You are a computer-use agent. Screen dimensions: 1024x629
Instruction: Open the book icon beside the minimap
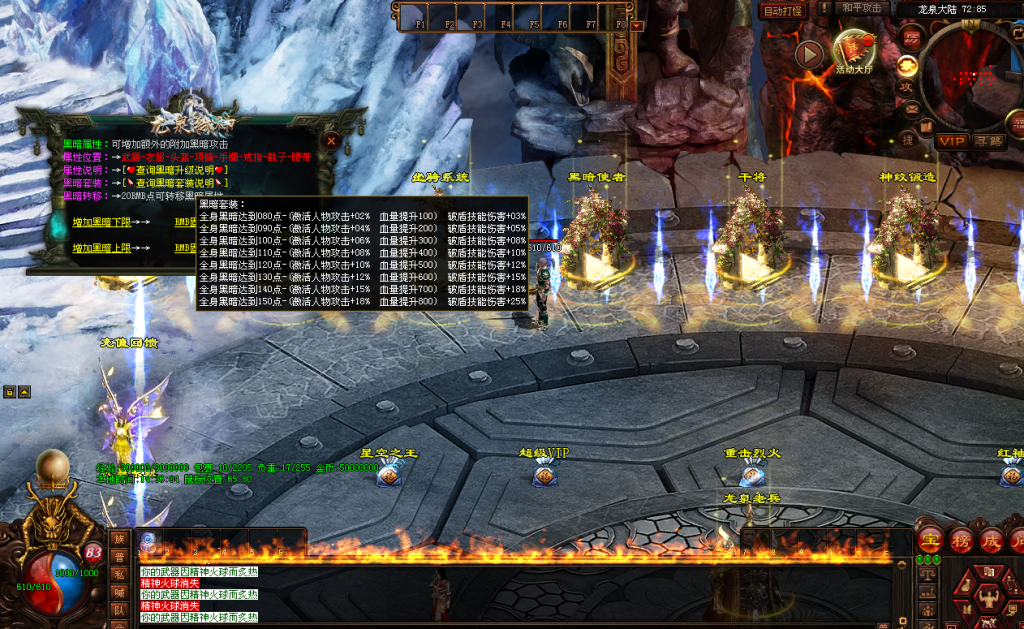(x=926, y=125)
